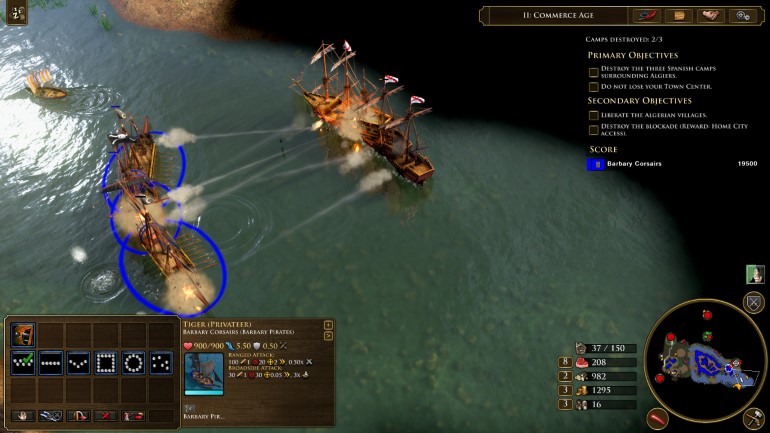The height and width of the screenshot is (433, 770).
Task: Click the Tiger privateer ship portrait
Action: [204, 373]
